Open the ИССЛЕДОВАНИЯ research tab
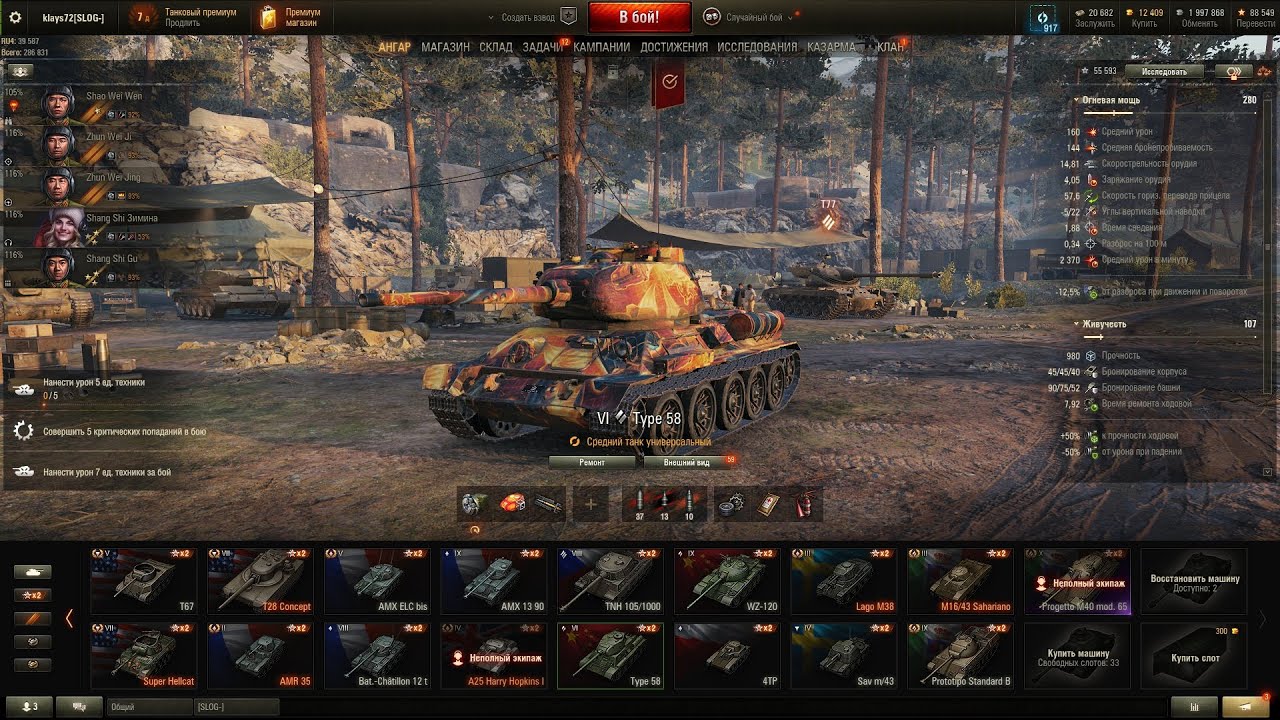This screenshot has height=720, width=1280. pos(757,47)
